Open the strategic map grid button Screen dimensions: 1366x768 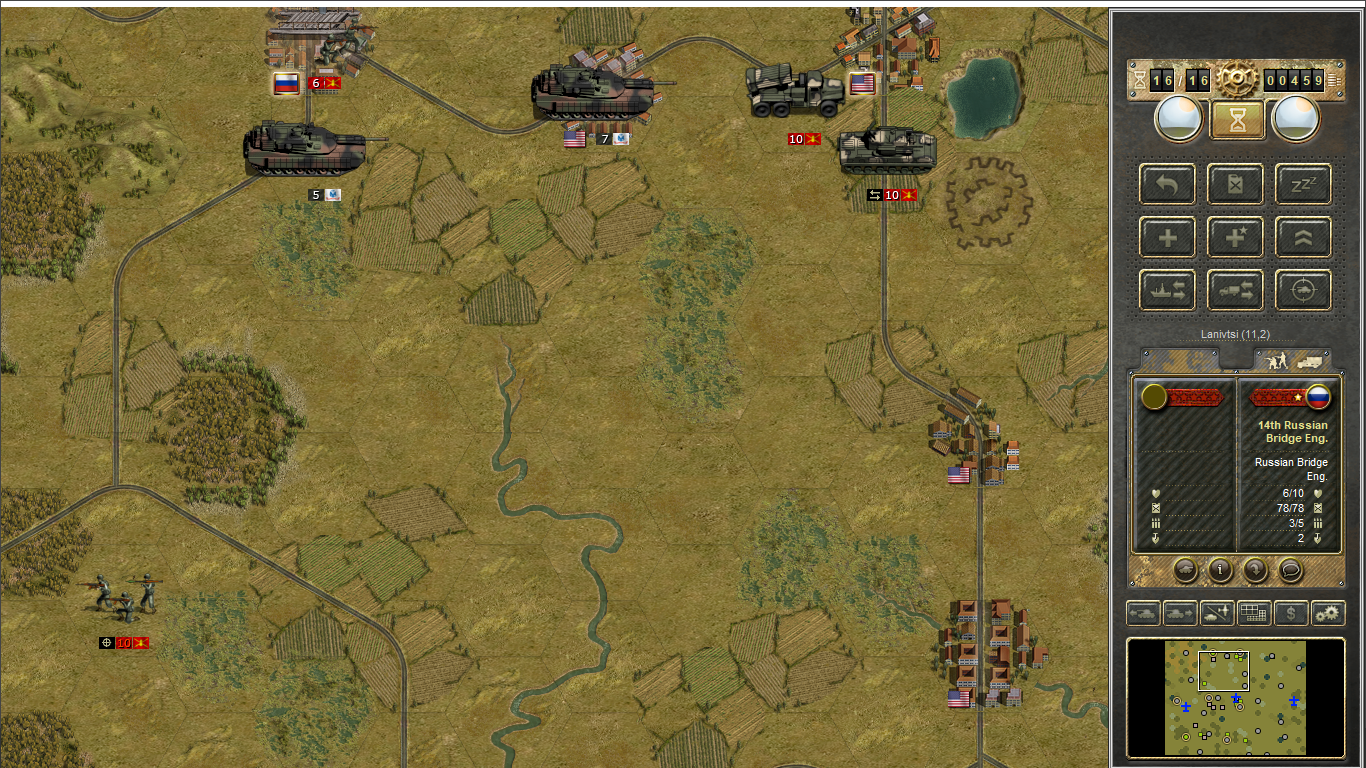1254,612
